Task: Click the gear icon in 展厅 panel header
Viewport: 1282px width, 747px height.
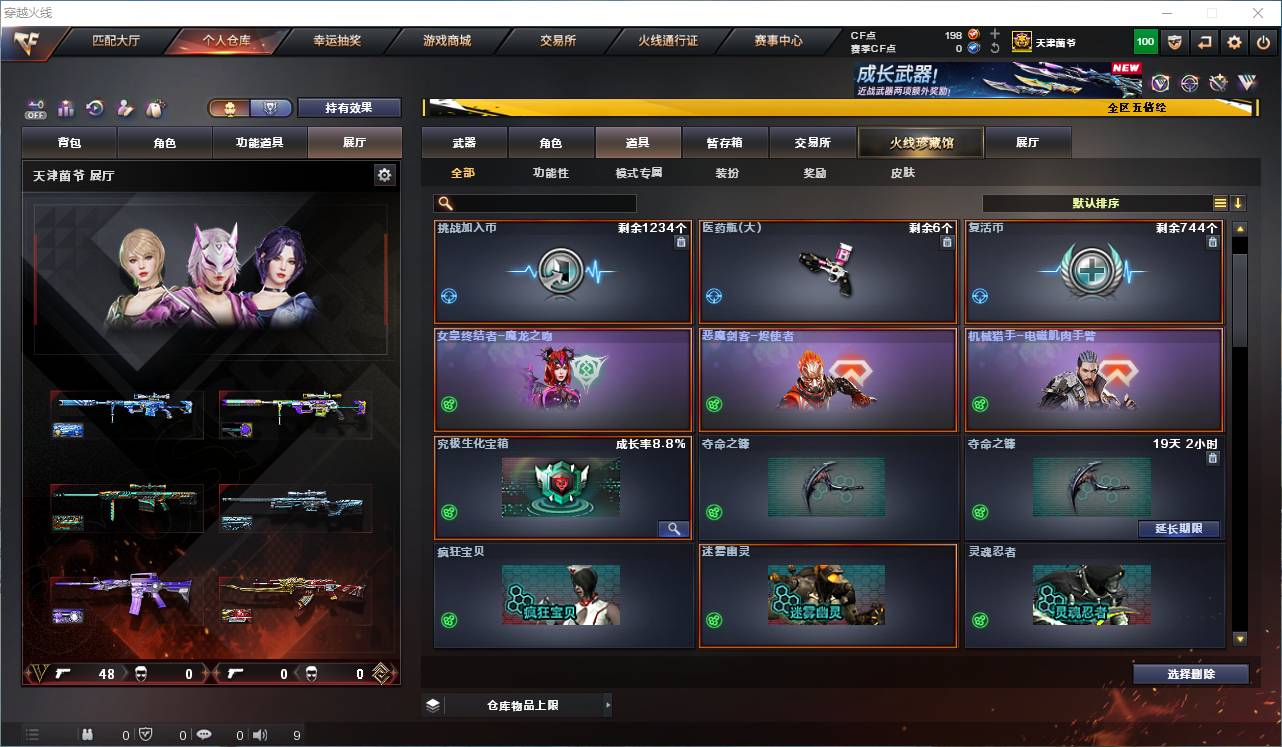Action: [x=385, y=174]
